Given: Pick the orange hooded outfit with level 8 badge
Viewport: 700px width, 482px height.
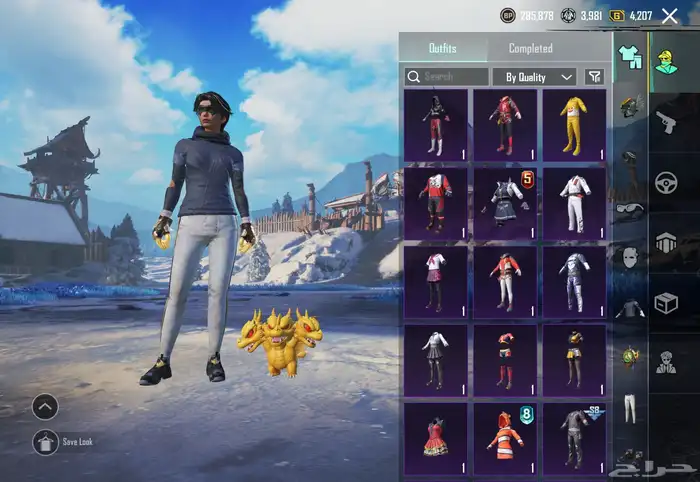Looking at the screenshot, I should click(x=505, y=438).
